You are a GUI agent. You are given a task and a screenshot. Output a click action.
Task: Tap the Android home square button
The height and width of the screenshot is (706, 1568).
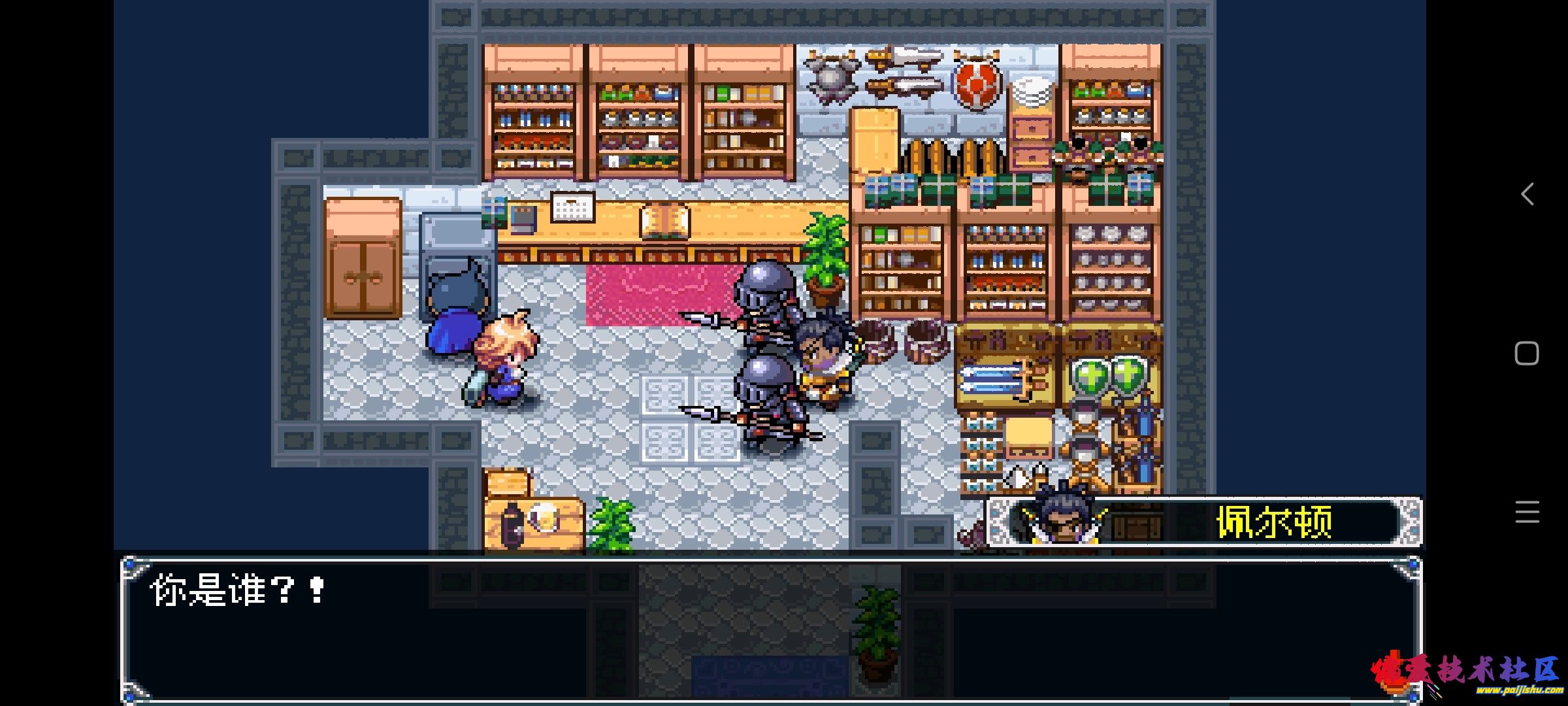1527,354
